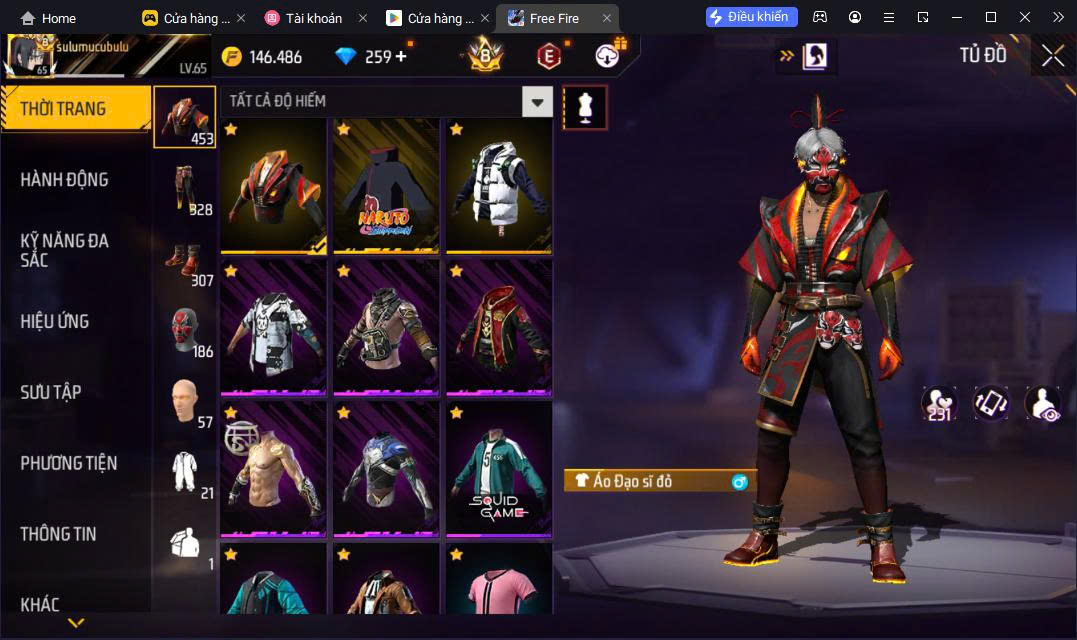Open the SƯU TẬP category
Screen dimensions: 1077x640
pos(50,392)
